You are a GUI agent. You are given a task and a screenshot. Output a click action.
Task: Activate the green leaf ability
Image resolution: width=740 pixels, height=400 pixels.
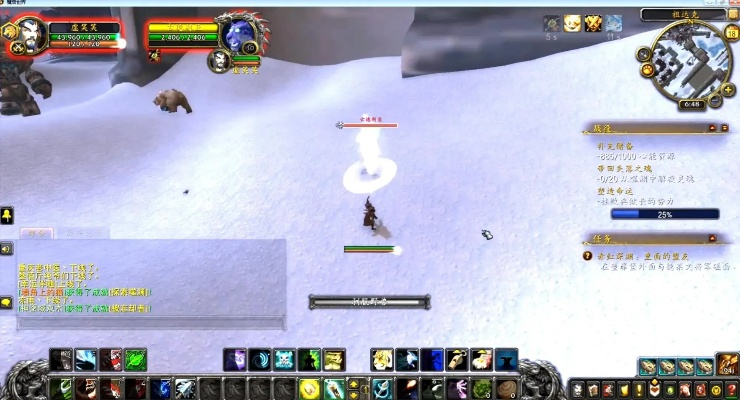pos(135,359)
